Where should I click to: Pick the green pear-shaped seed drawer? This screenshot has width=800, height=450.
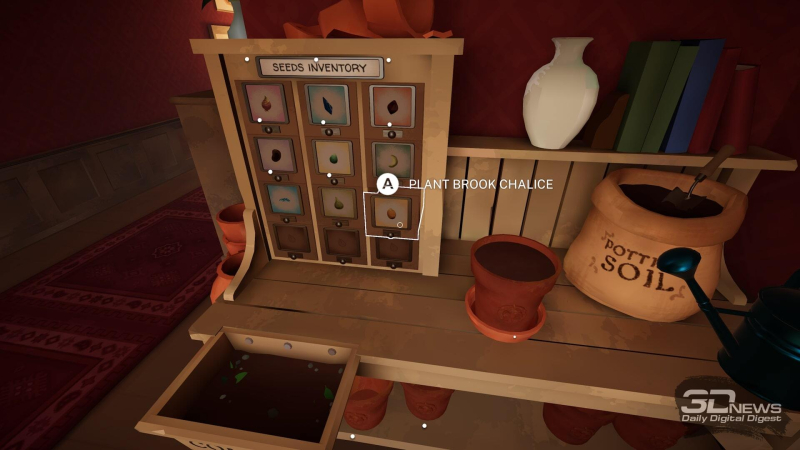(x=338, y=202)
